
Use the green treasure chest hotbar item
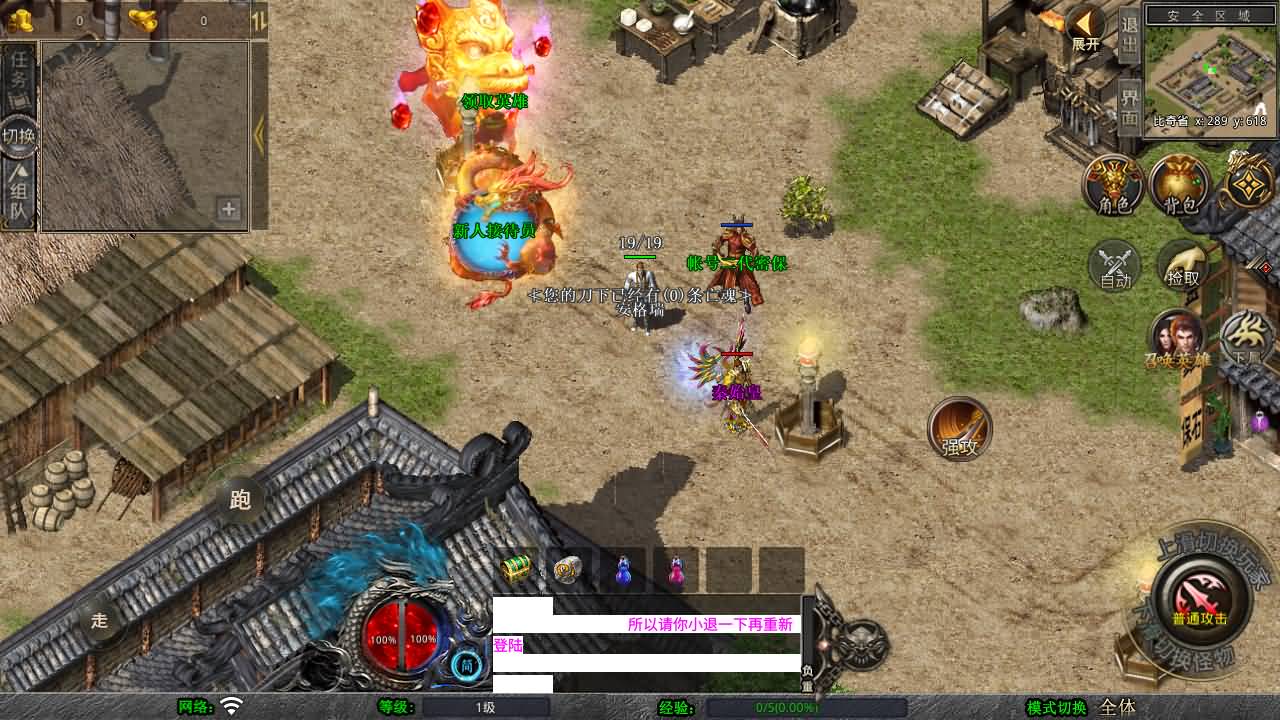tap(516, 570)
